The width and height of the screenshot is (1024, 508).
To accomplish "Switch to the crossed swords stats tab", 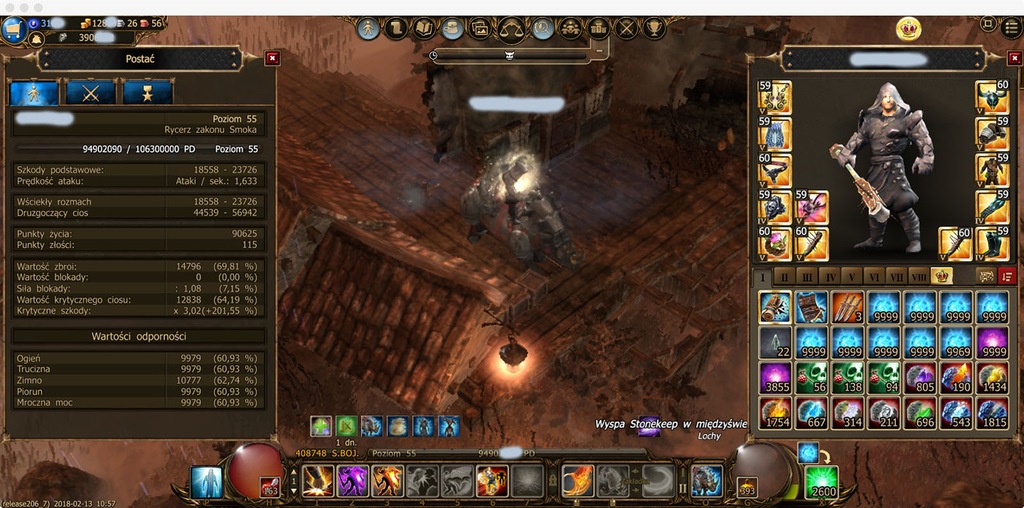I will (91, 92).
